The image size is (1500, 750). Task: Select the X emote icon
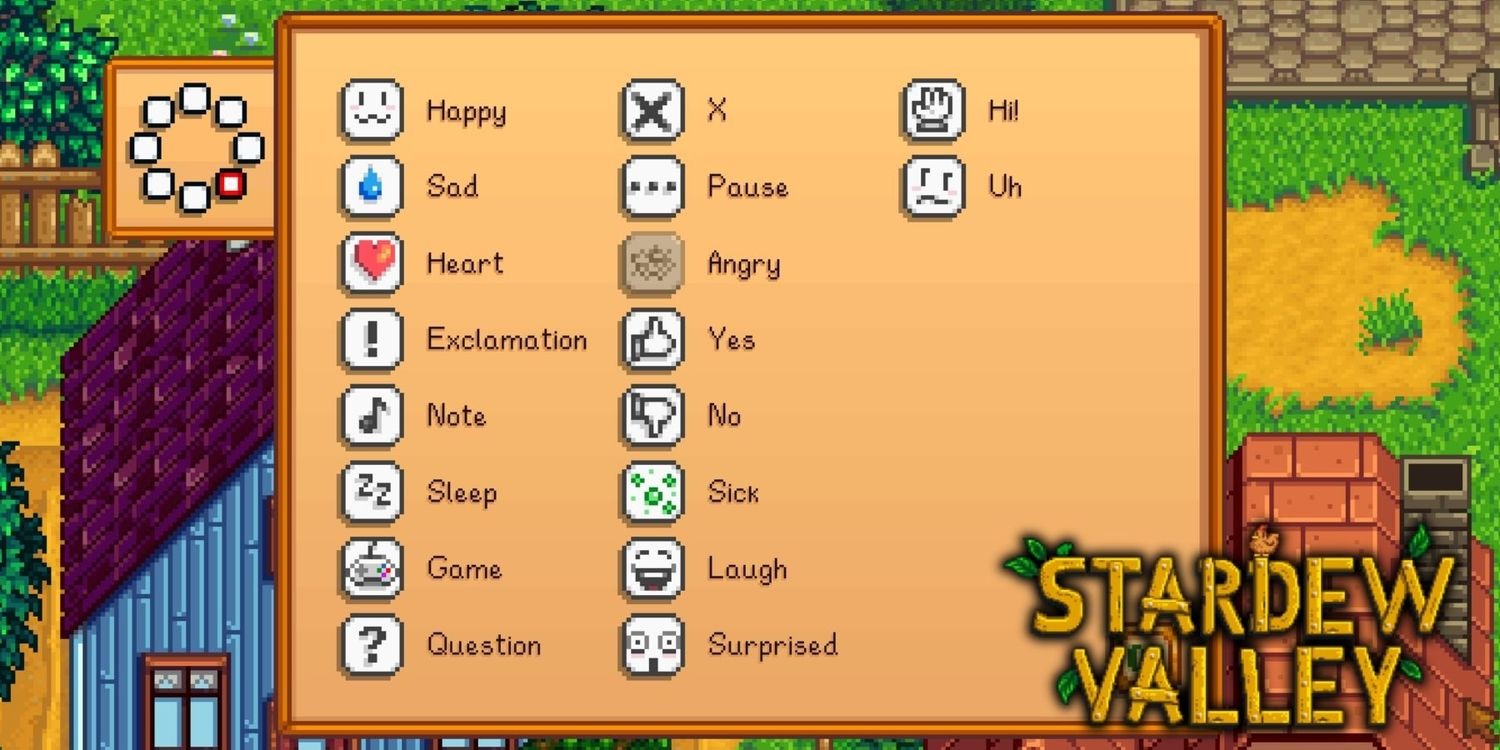pyautogui.click(x=651, y=112)
